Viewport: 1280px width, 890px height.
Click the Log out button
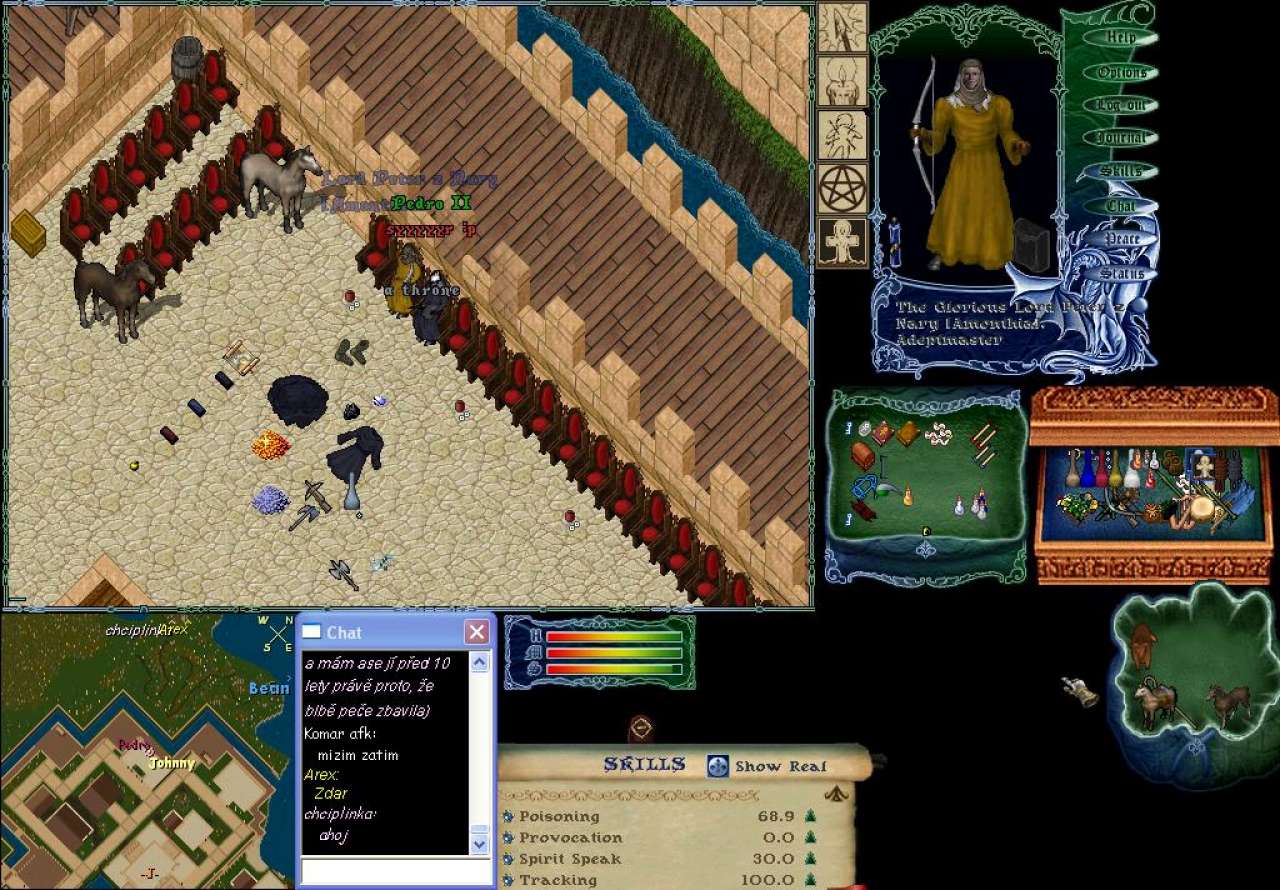click(x=1121, y=105)
